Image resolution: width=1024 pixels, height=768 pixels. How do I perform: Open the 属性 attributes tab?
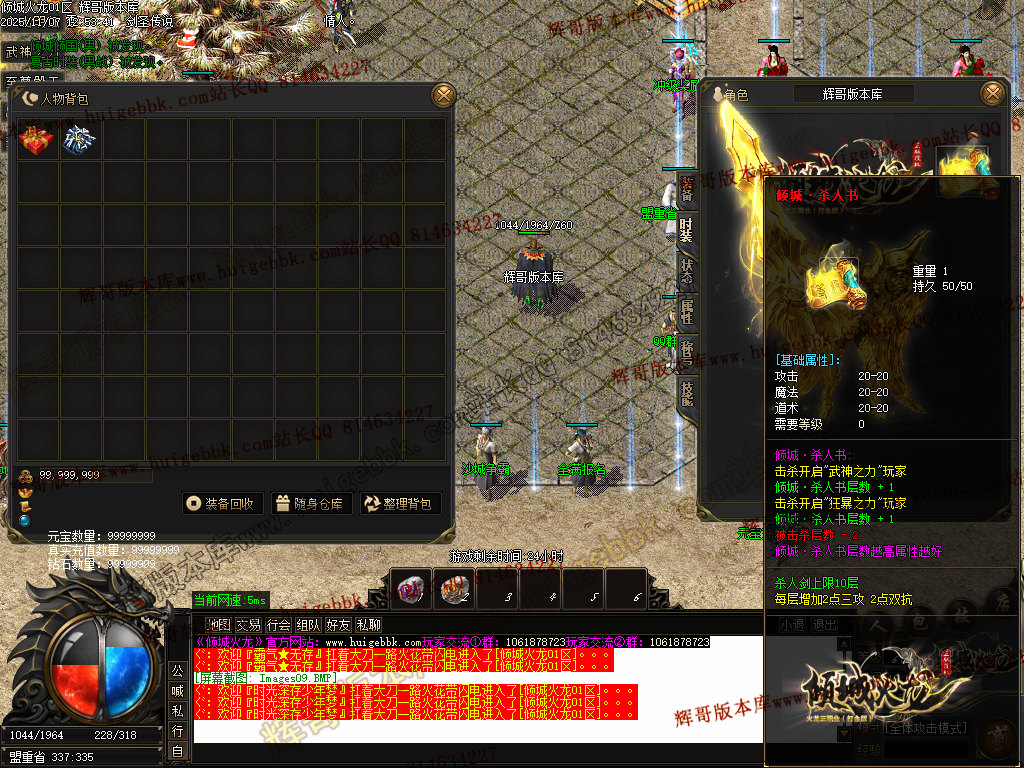686,314
